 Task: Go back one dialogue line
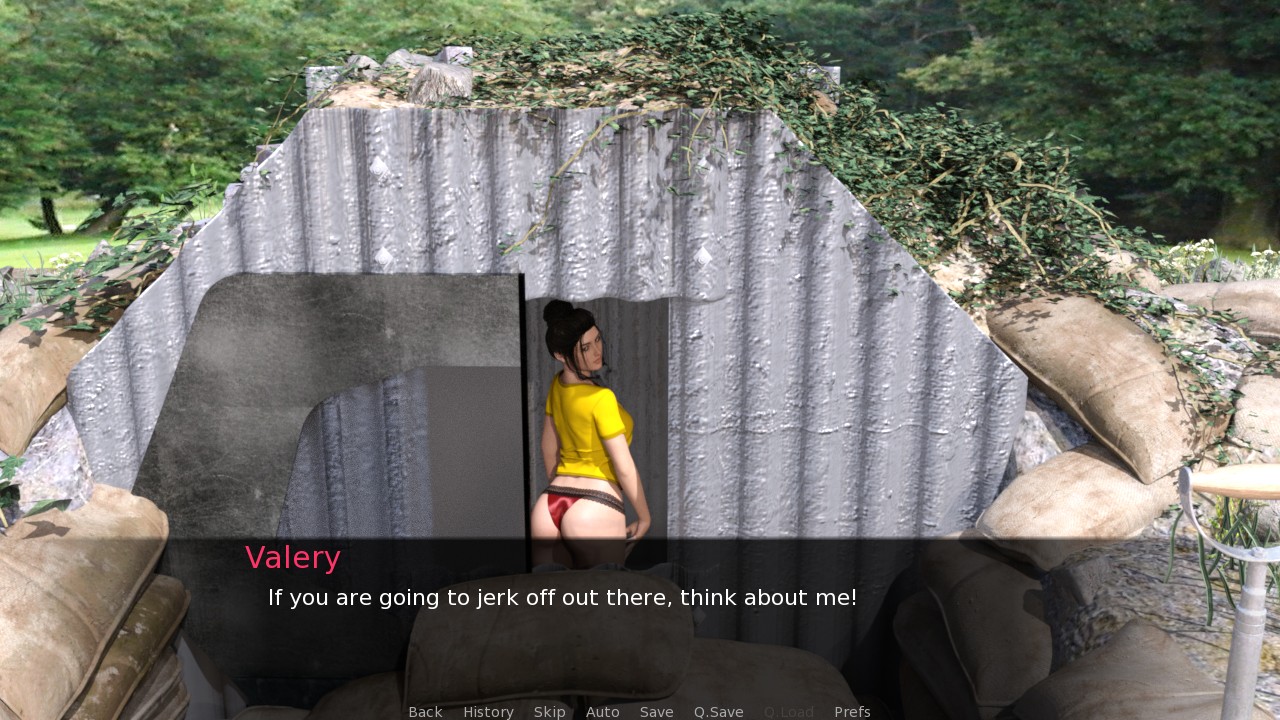coord(425,712)
